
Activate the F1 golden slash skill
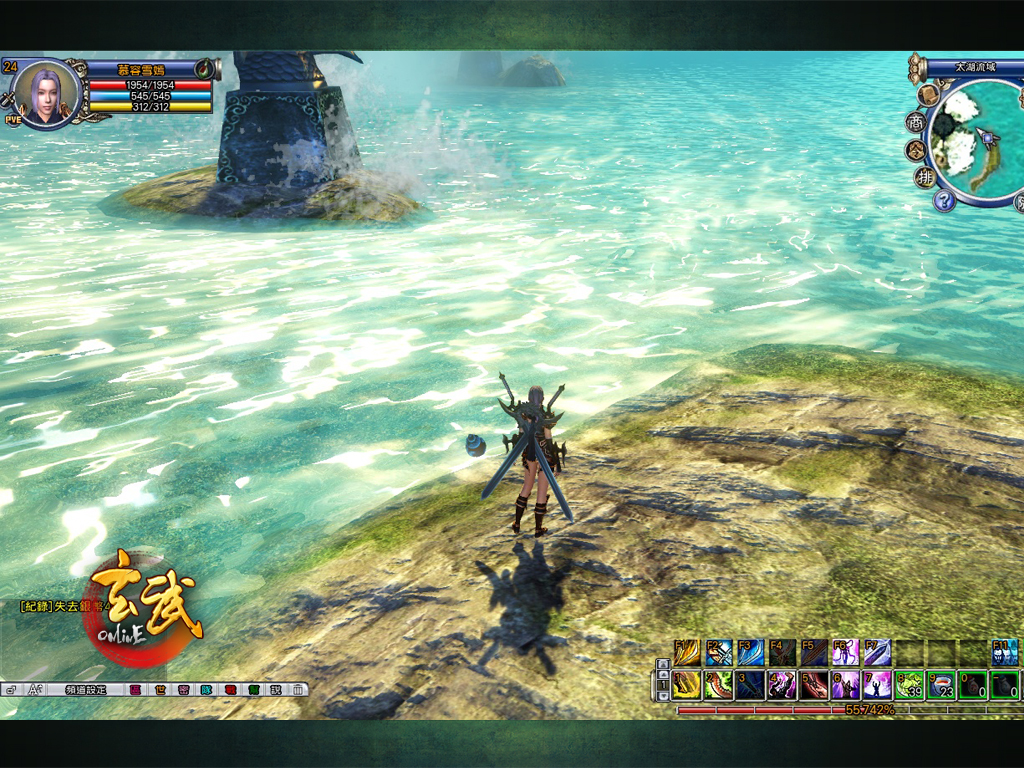point(687,653)
